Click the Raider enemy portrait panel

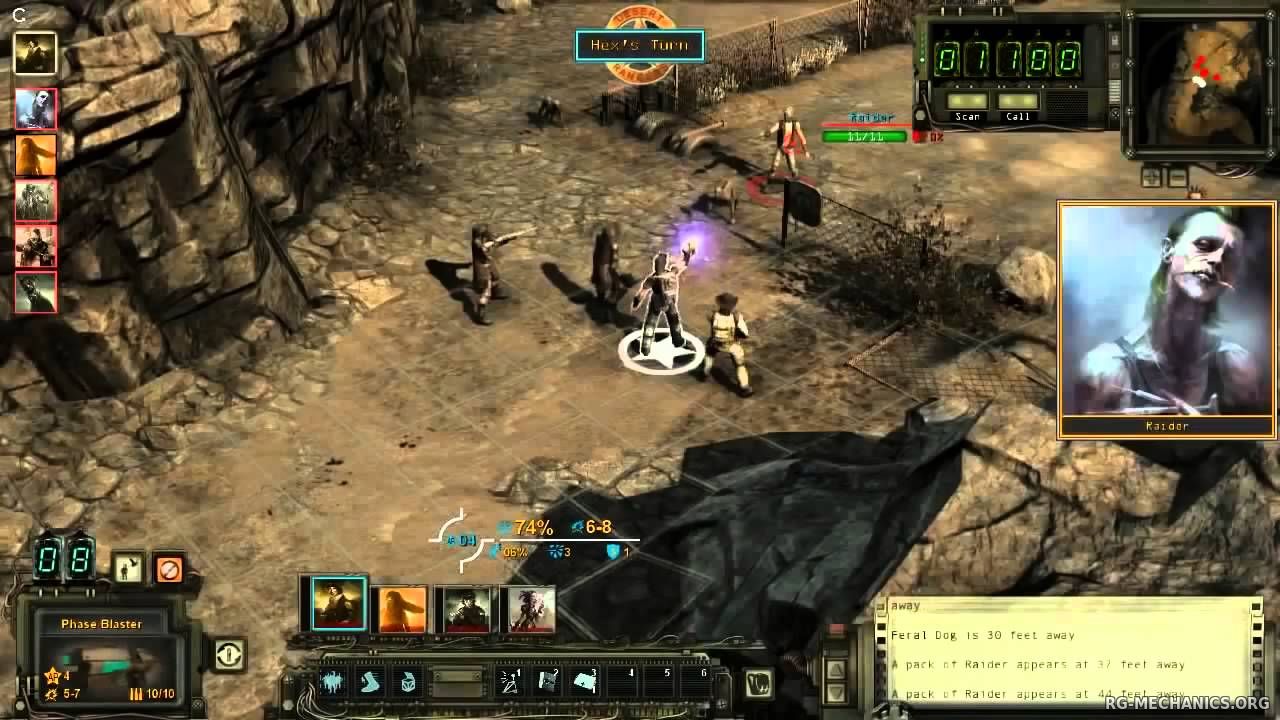1166,319
